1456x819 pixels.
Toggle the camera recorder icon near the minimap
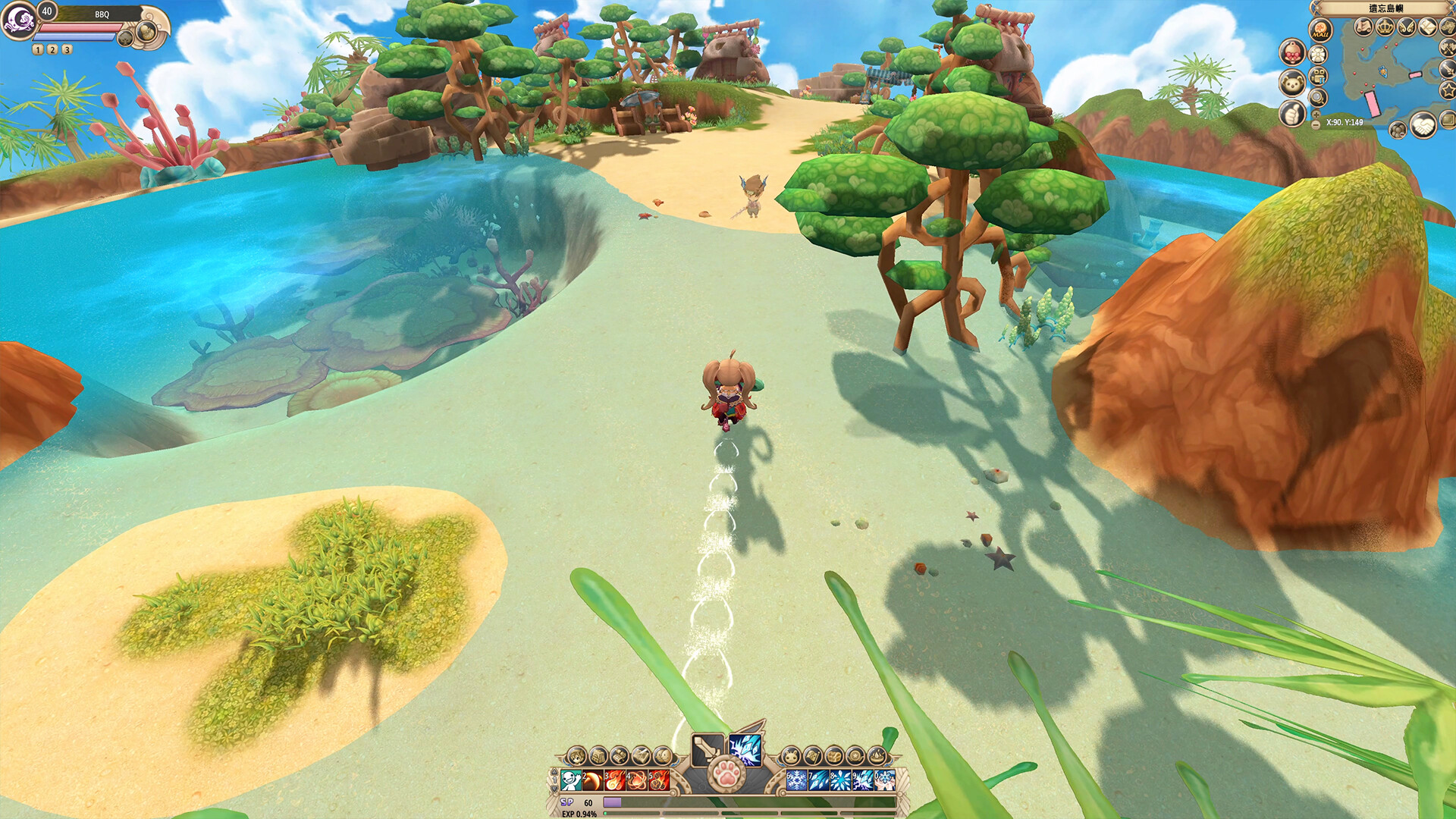point(1319,74)
